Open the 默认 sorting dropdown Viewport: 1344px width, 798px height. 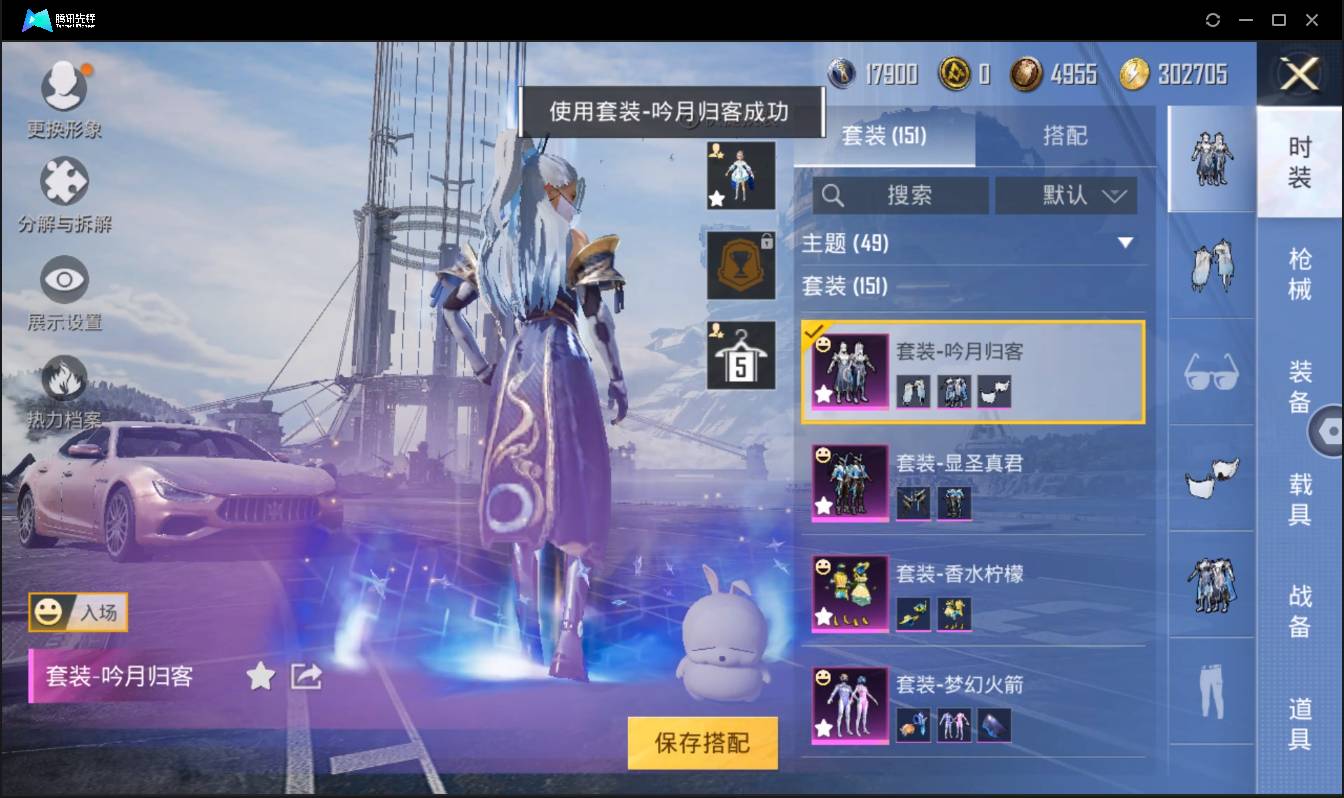tap(1066, 196)
